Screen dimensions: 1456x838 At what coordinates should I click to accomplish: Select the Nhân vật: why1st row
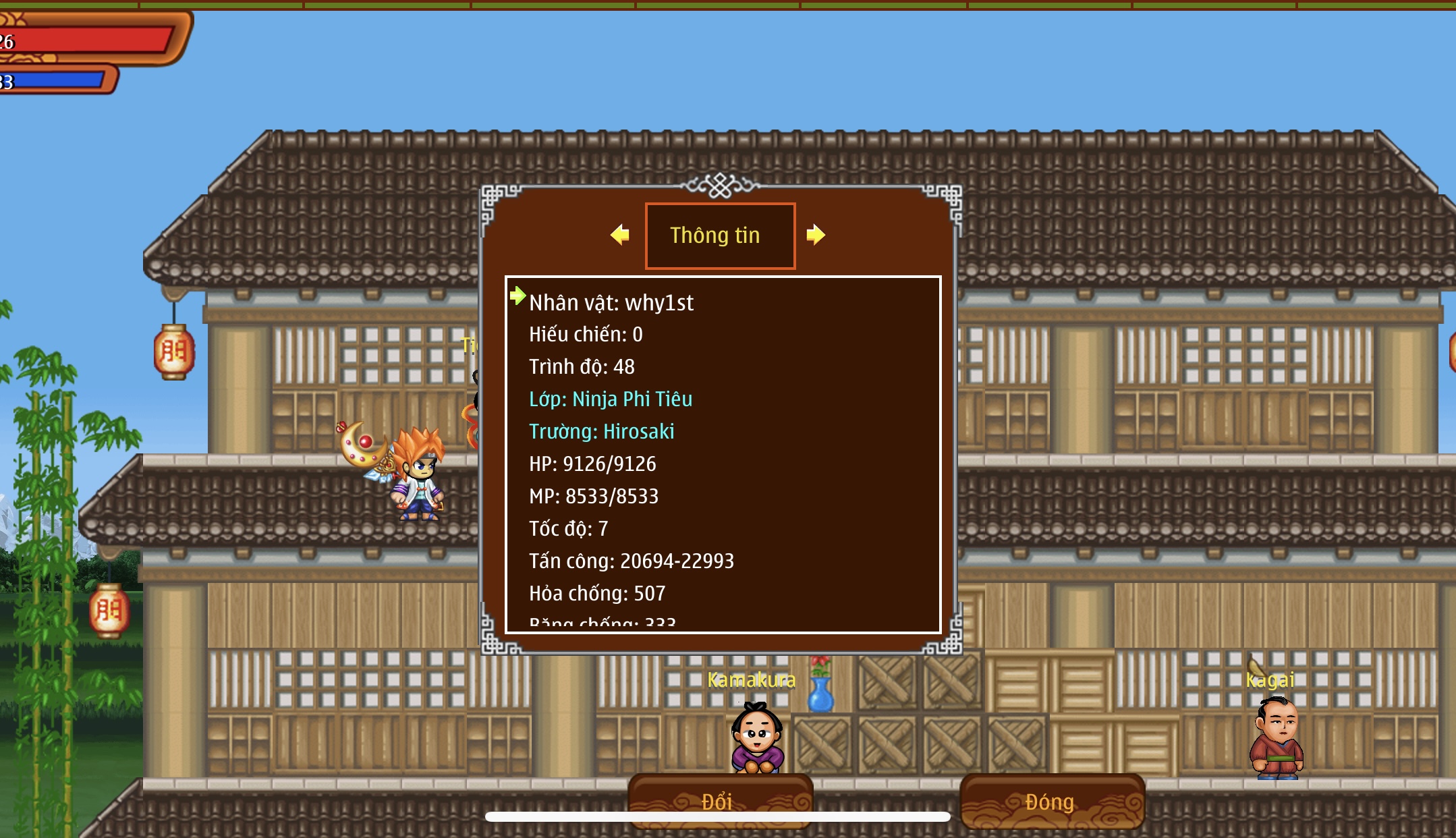coord(611,303)
